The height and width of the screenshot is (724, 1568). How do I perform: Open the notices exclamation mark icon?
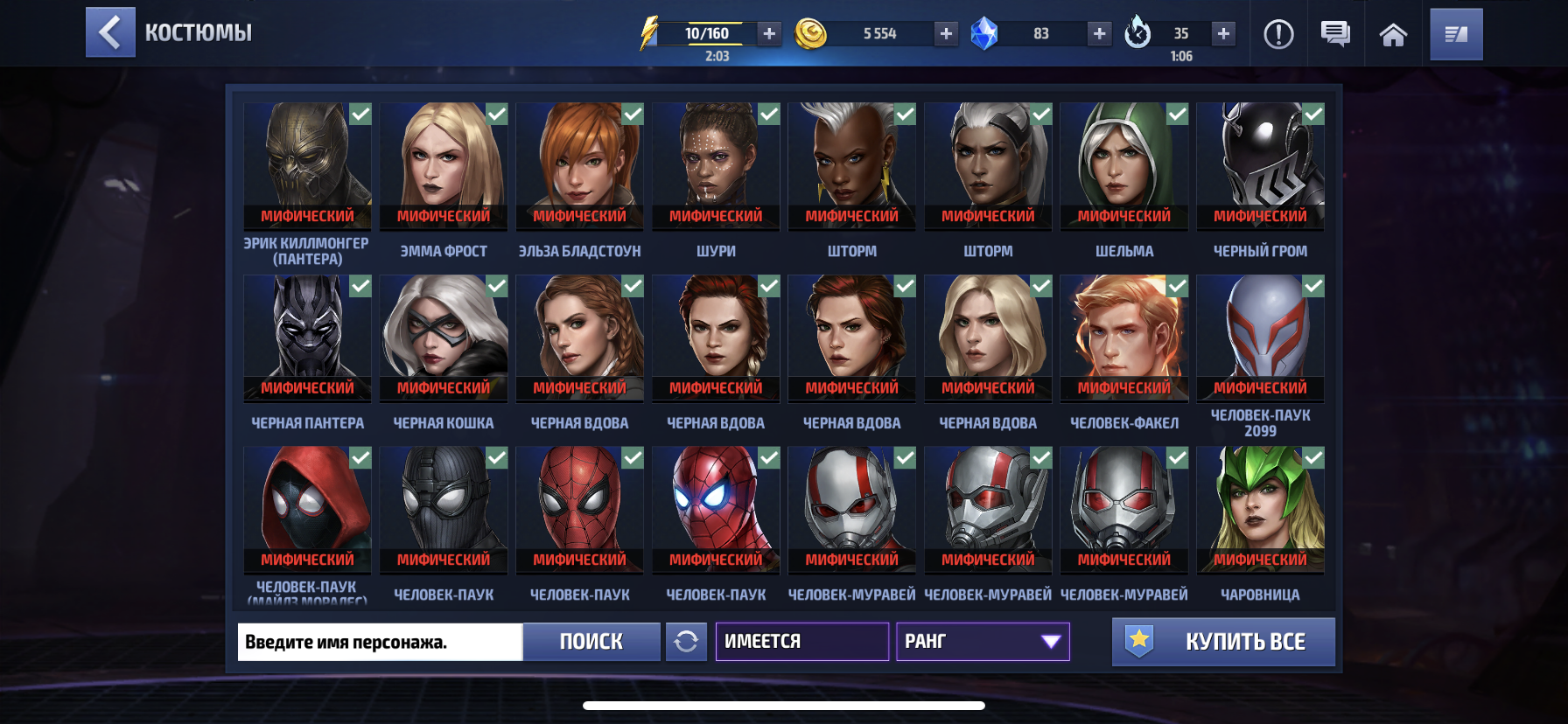click(x=1278, y=35)
